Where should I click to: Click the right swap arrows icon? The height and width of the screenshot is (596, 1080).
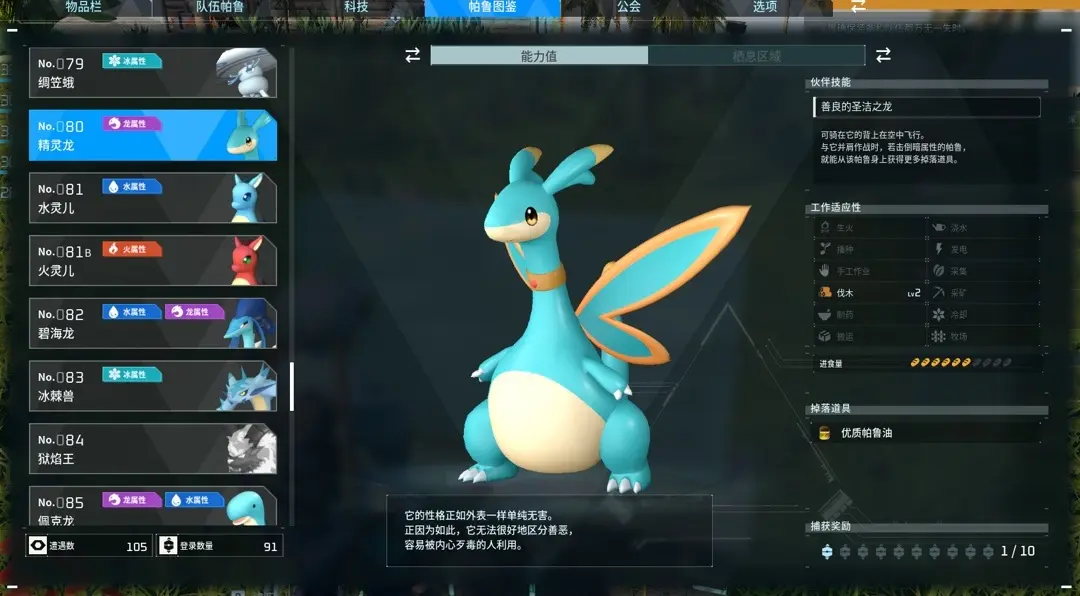click(x=883, y=56)
